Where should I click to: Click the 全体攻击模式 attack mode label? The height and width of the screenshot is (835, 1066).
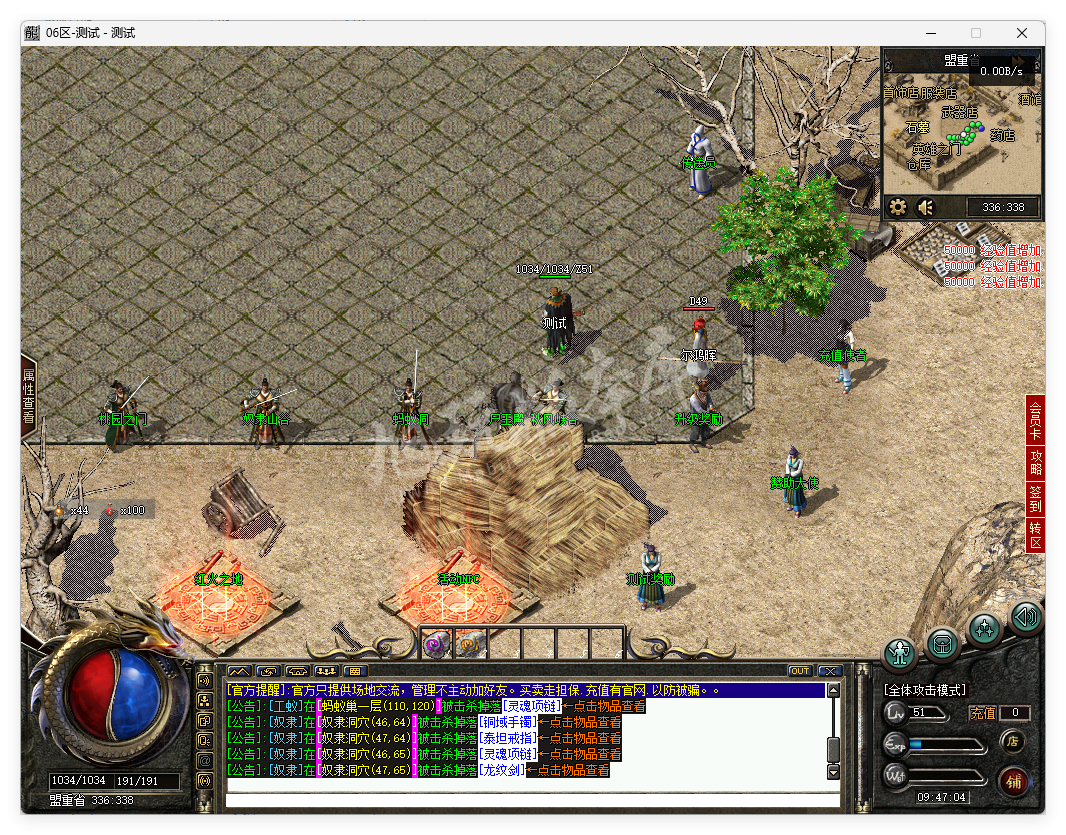pos(924,690)
